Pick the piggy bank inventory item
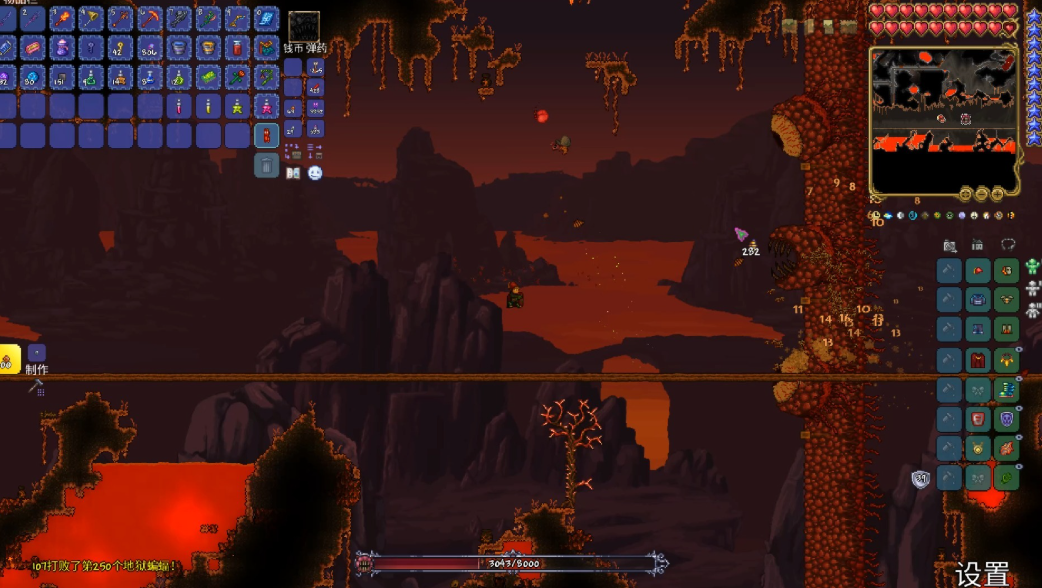Screen dimensions: 1042x588 (x=33, y=48)
